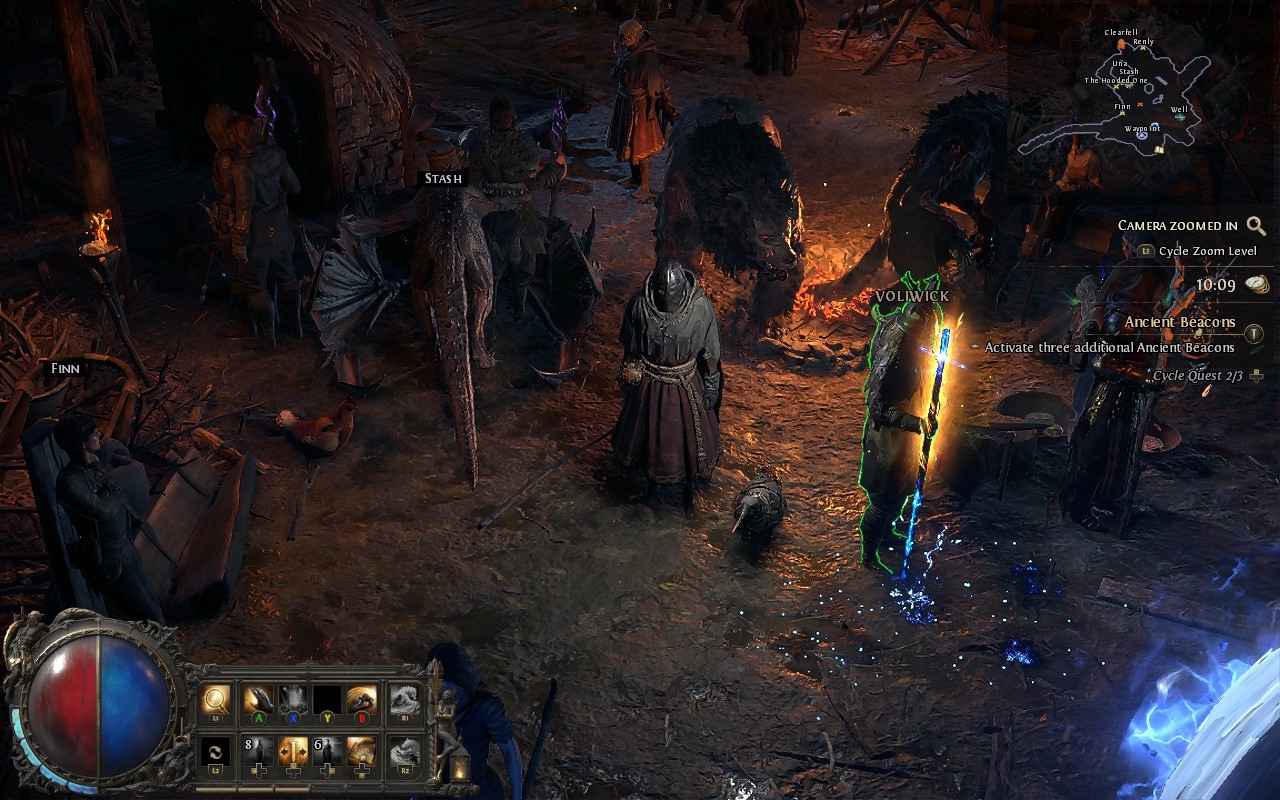This screenshot has height=800, width=1280.
Task: Open the Ancient Beacons quest tracker
Action: (1179, 322)
